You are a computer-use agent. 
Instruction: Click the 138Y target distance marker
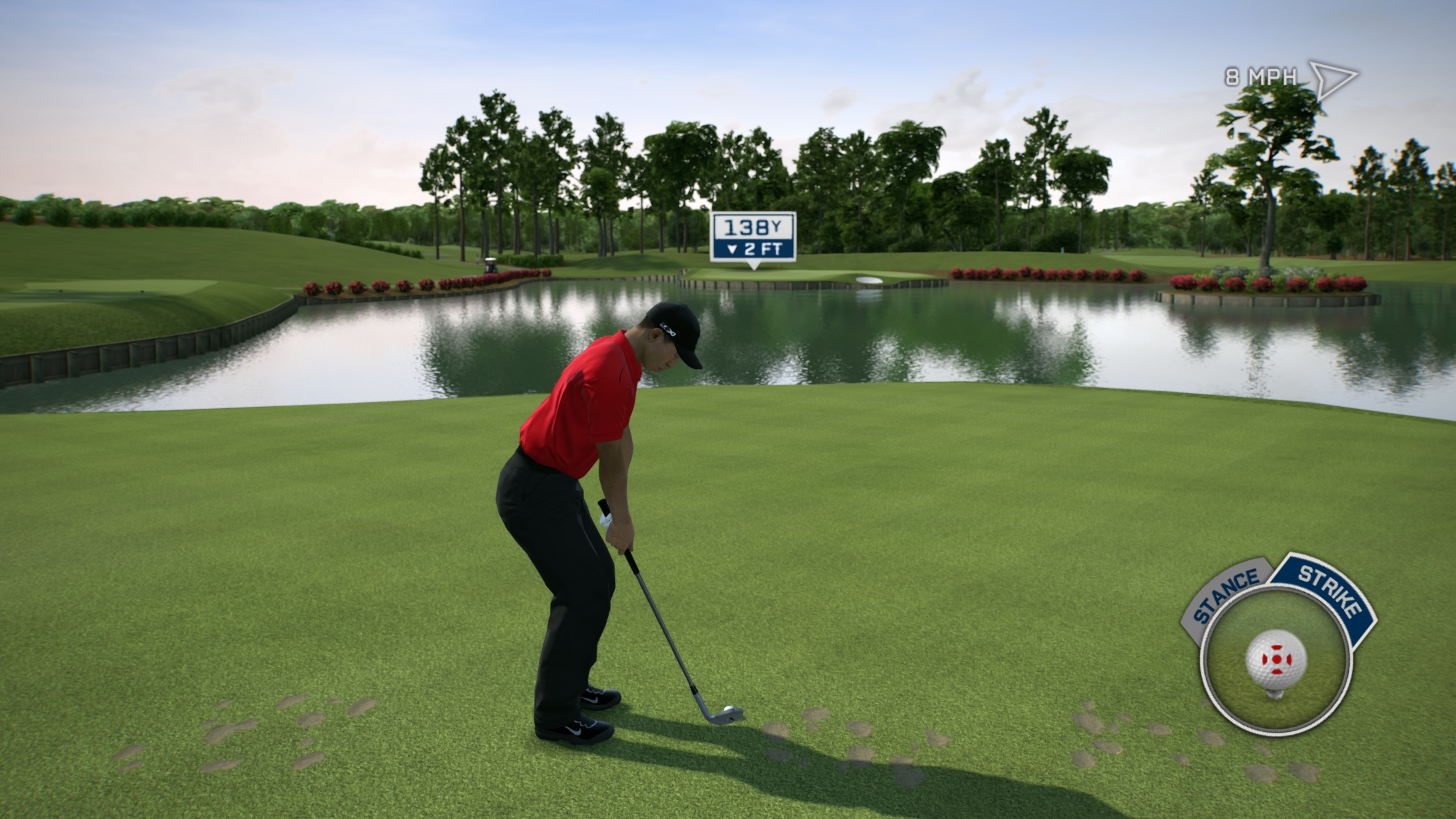pos(753,237)
